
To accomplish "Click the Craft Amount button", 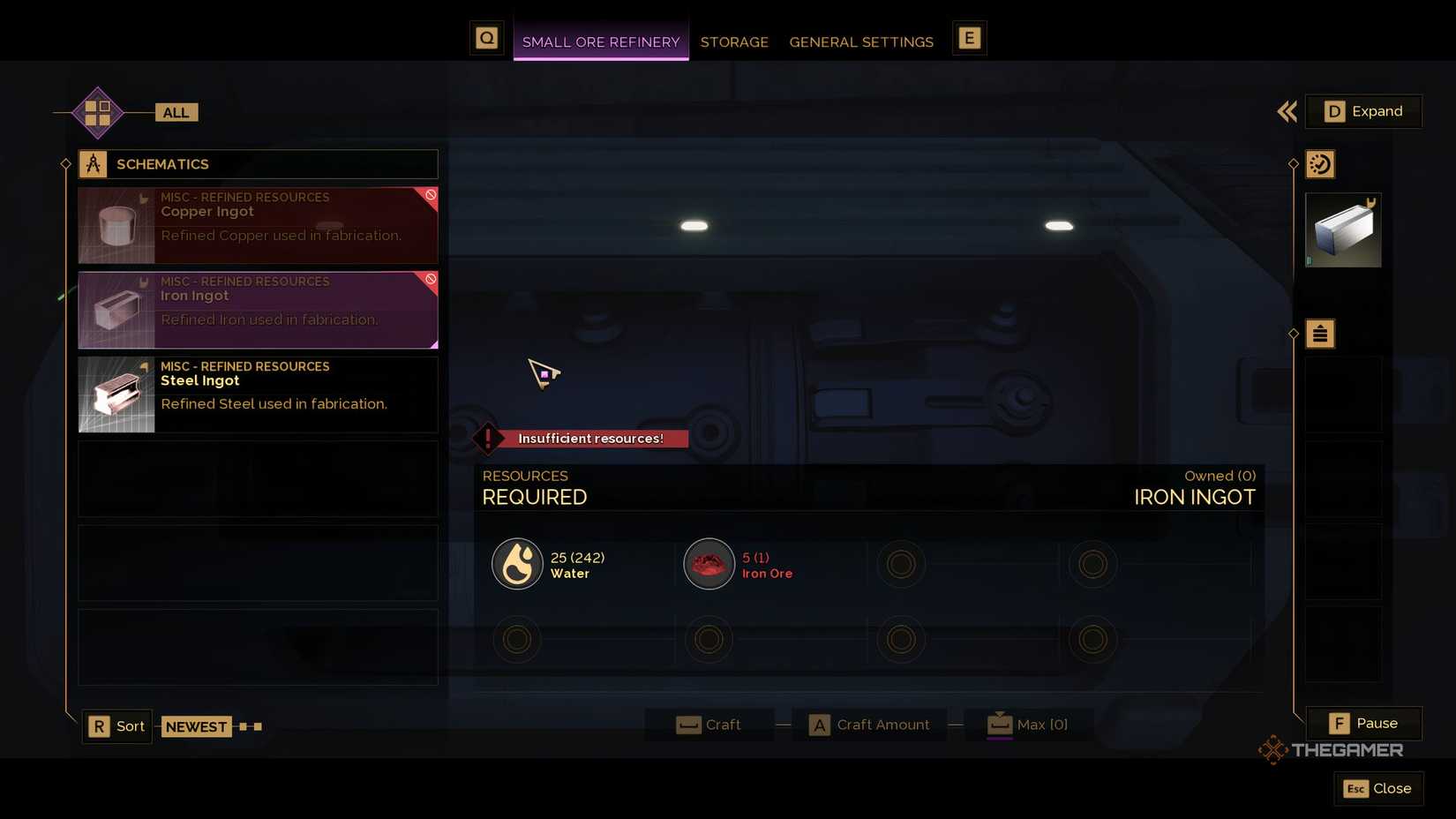I will (869, 724).
